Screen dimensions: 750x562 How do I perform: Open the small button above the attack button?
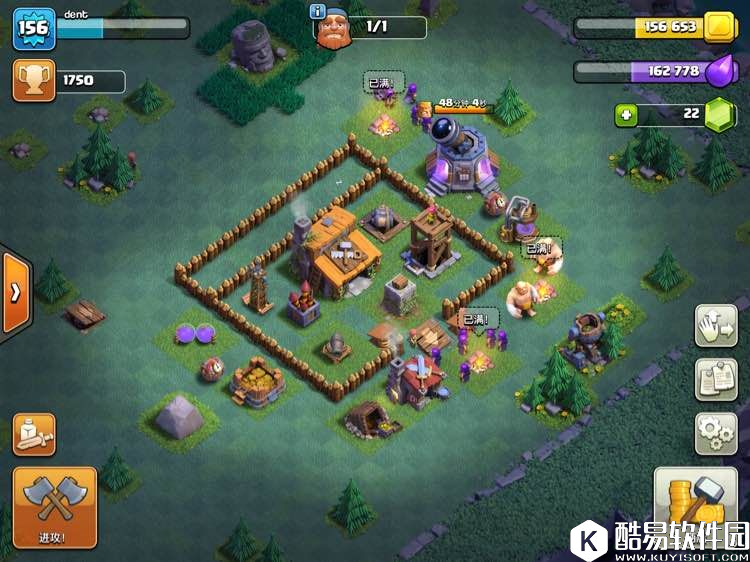(x=34, y=433)
